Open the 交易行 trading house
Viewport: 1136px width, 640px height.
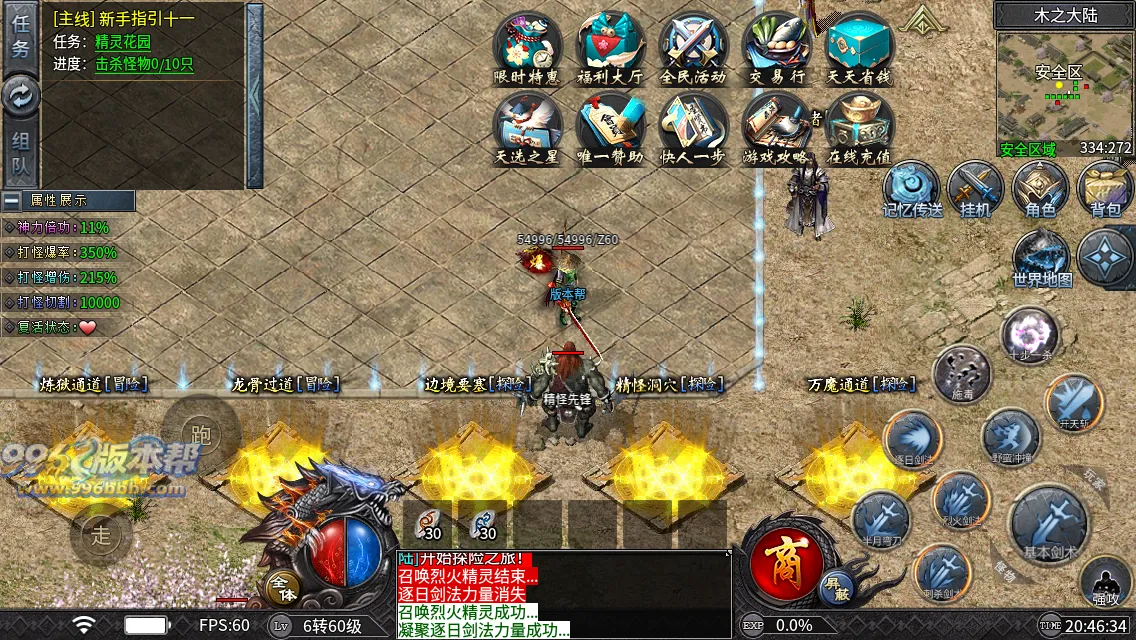click(x=776, y=47)
